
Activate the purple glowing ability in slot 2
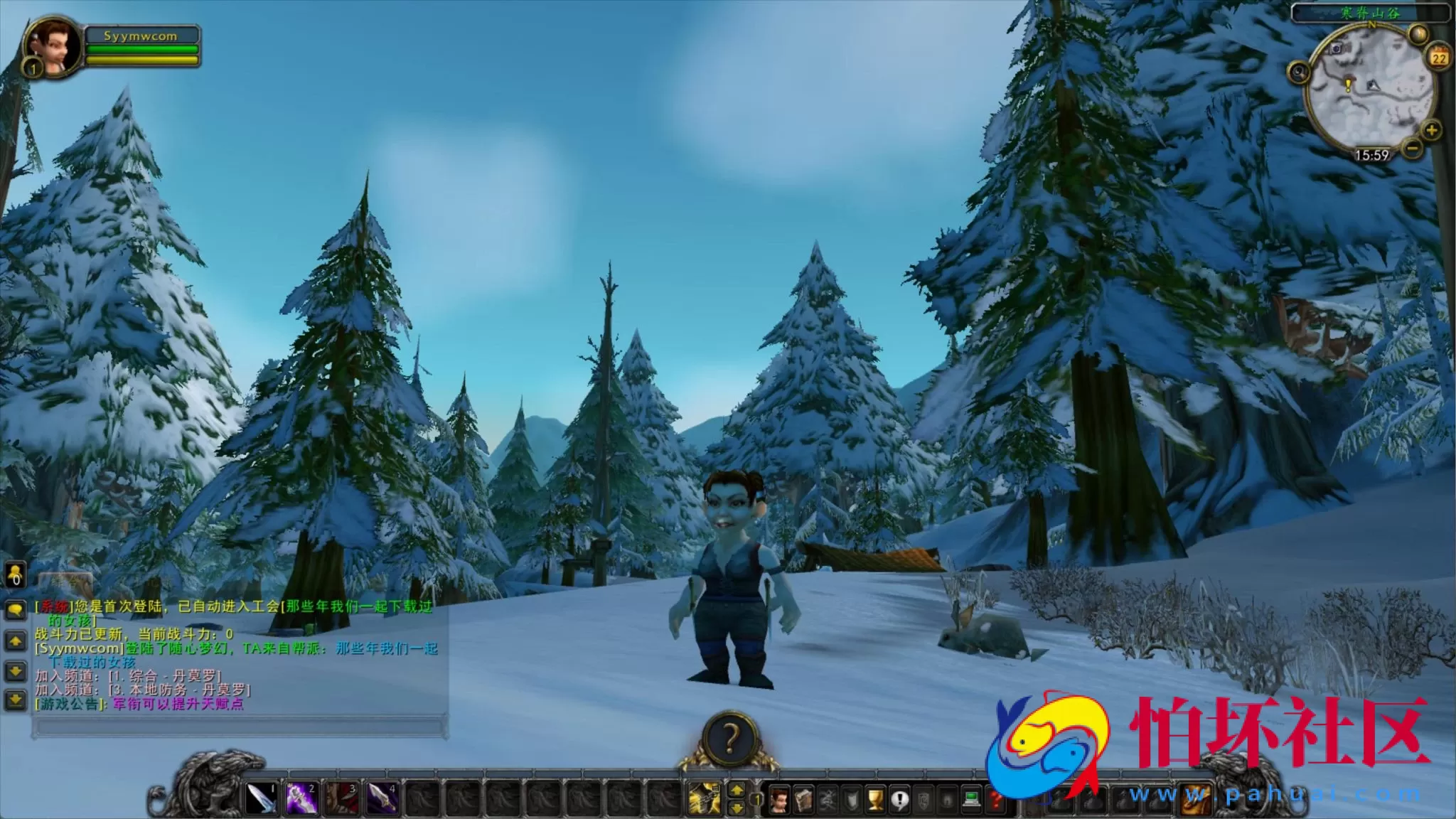tap(301, 799)
